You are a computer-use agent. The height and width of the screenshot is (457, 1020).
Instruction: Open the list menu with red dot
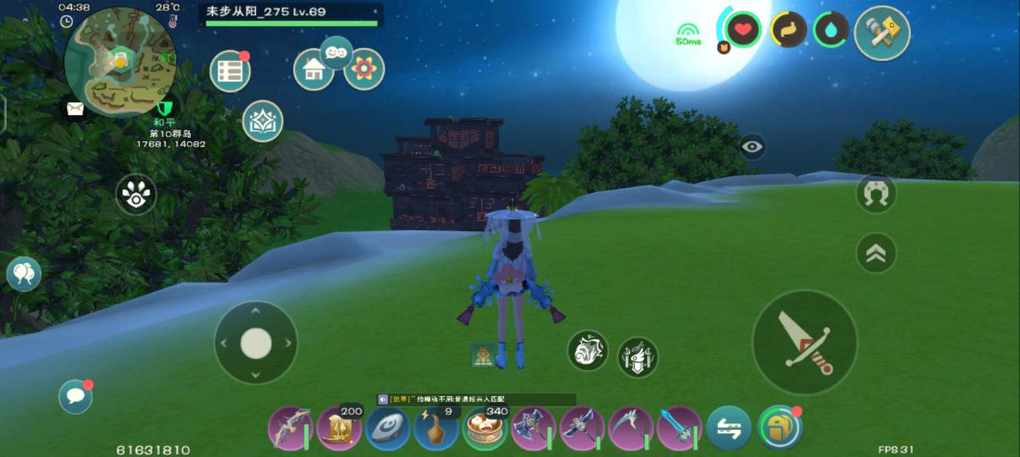coord(230,72)
